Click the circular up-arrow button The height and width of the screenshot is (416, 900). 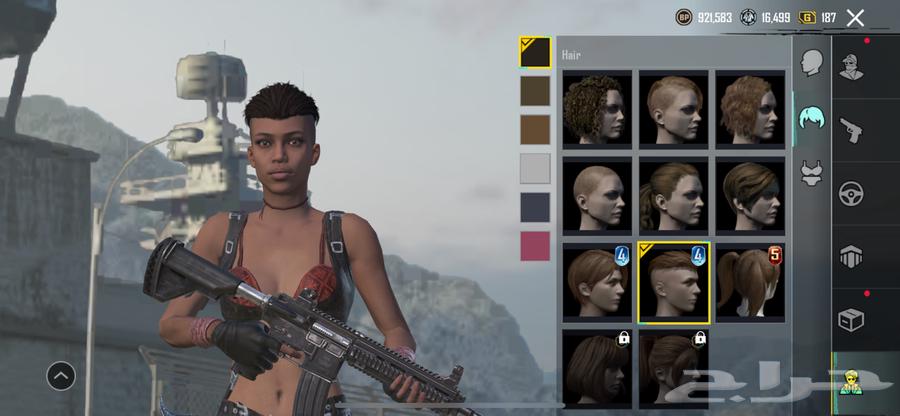click(x=61, y=375)
